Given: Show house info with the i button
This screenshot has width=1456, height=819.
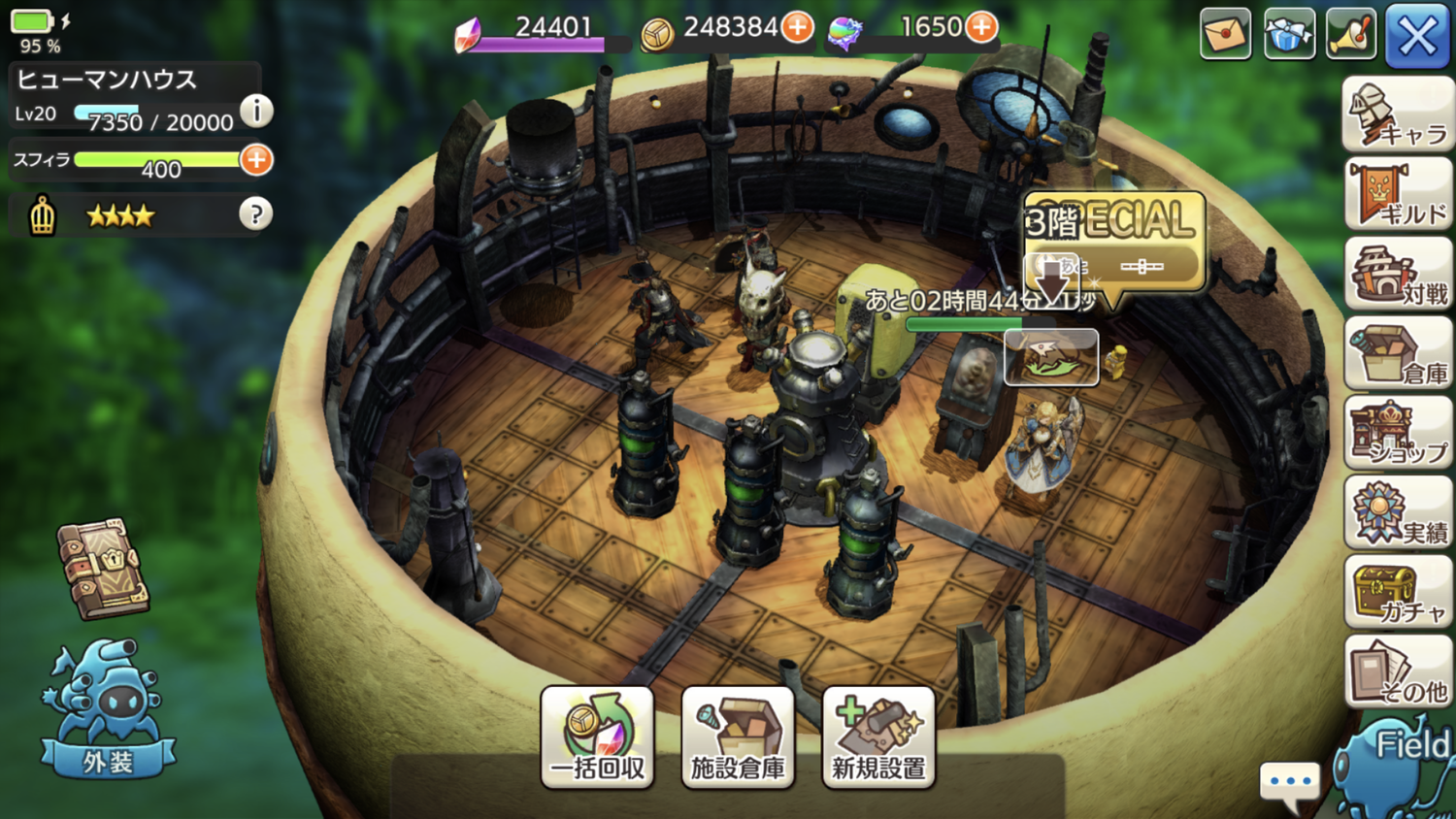Looking at the screenshot, I should 256,112.
